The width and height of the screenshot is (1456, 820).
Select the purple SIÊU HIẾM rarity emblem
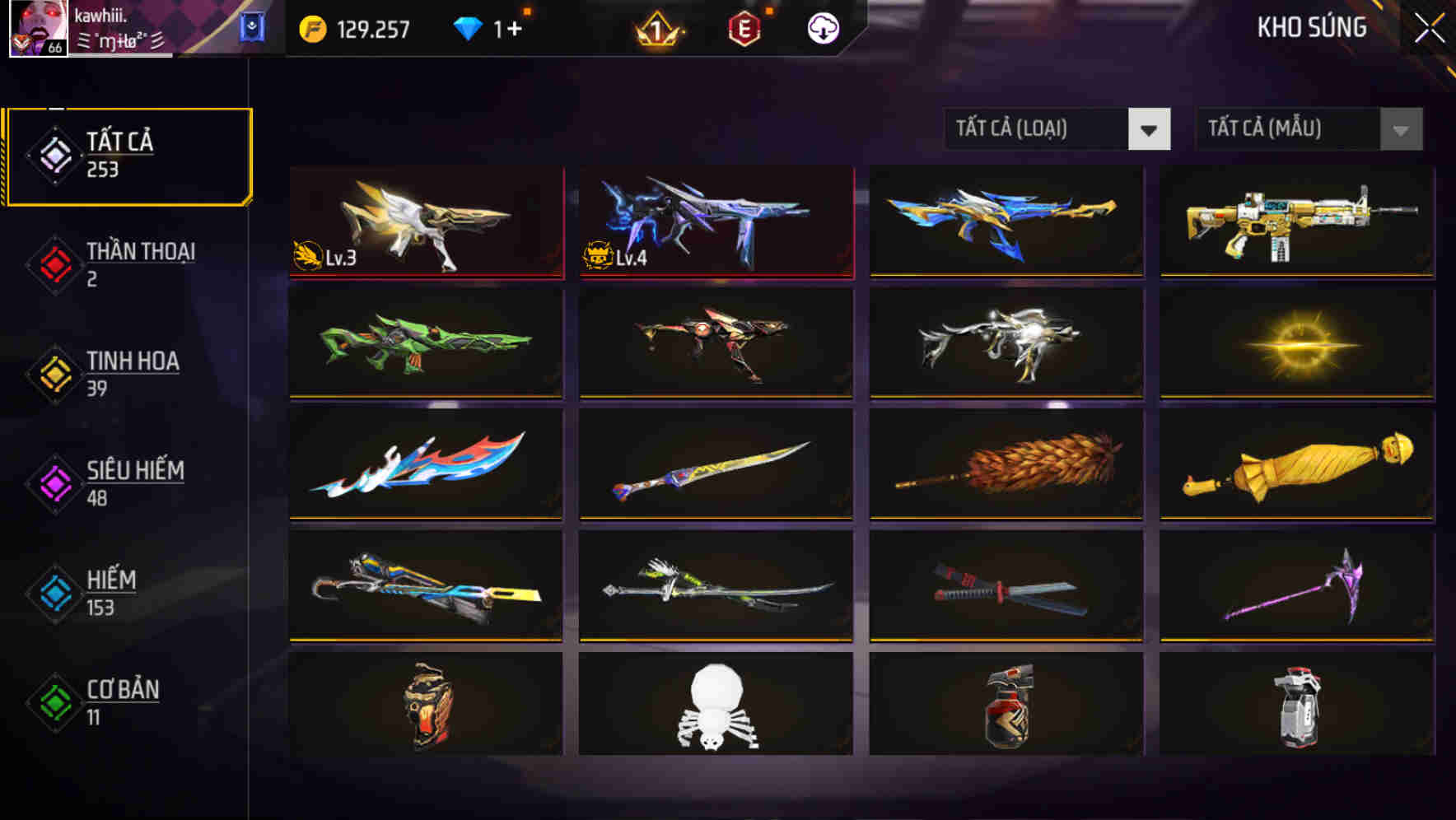(54, 482)
